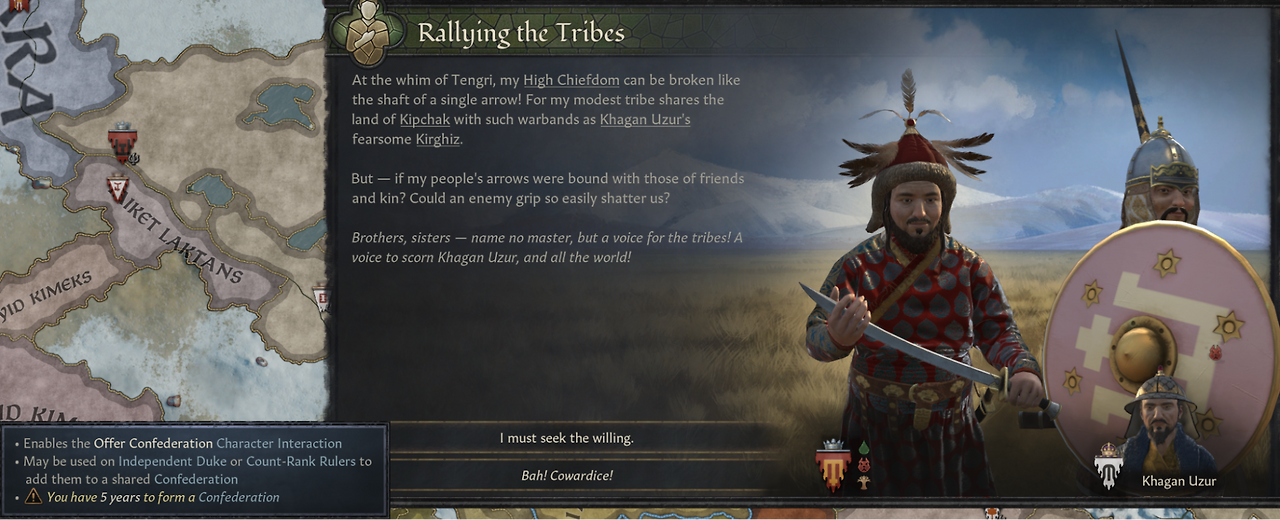Follow the Kipchak link in the event text
Image resolution: width=1280 pixels, height=520 pixels.
[x=425, y=120]
